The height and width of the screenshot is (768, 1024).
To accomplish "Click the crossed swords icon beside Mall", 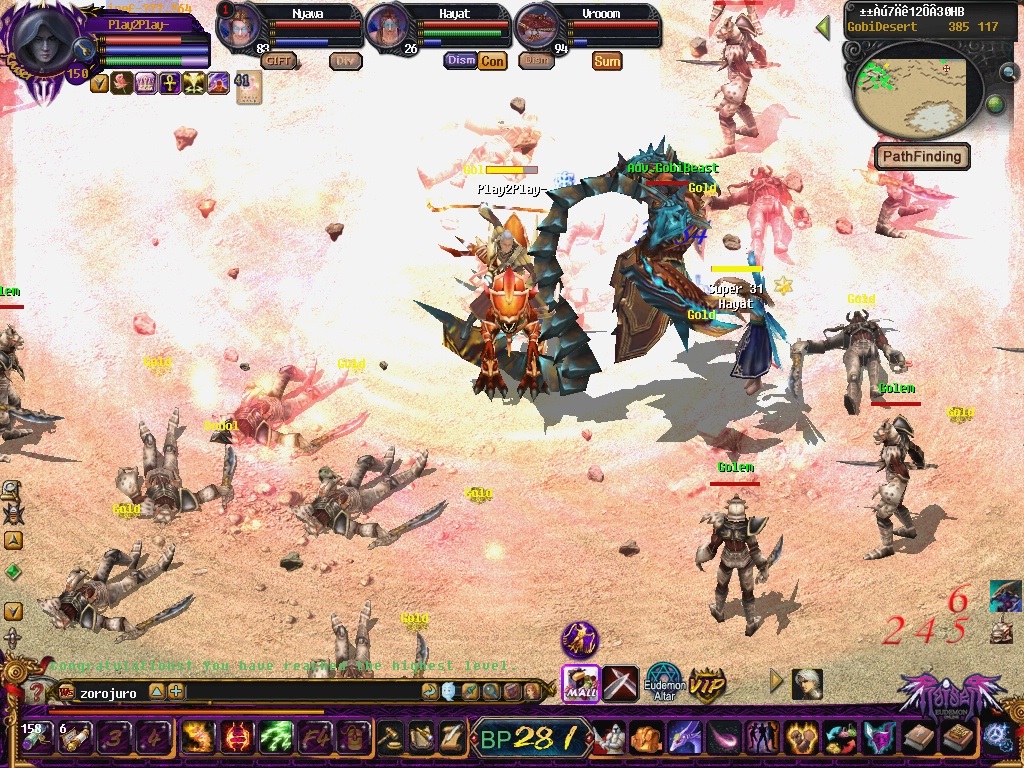I will (620, 684).
